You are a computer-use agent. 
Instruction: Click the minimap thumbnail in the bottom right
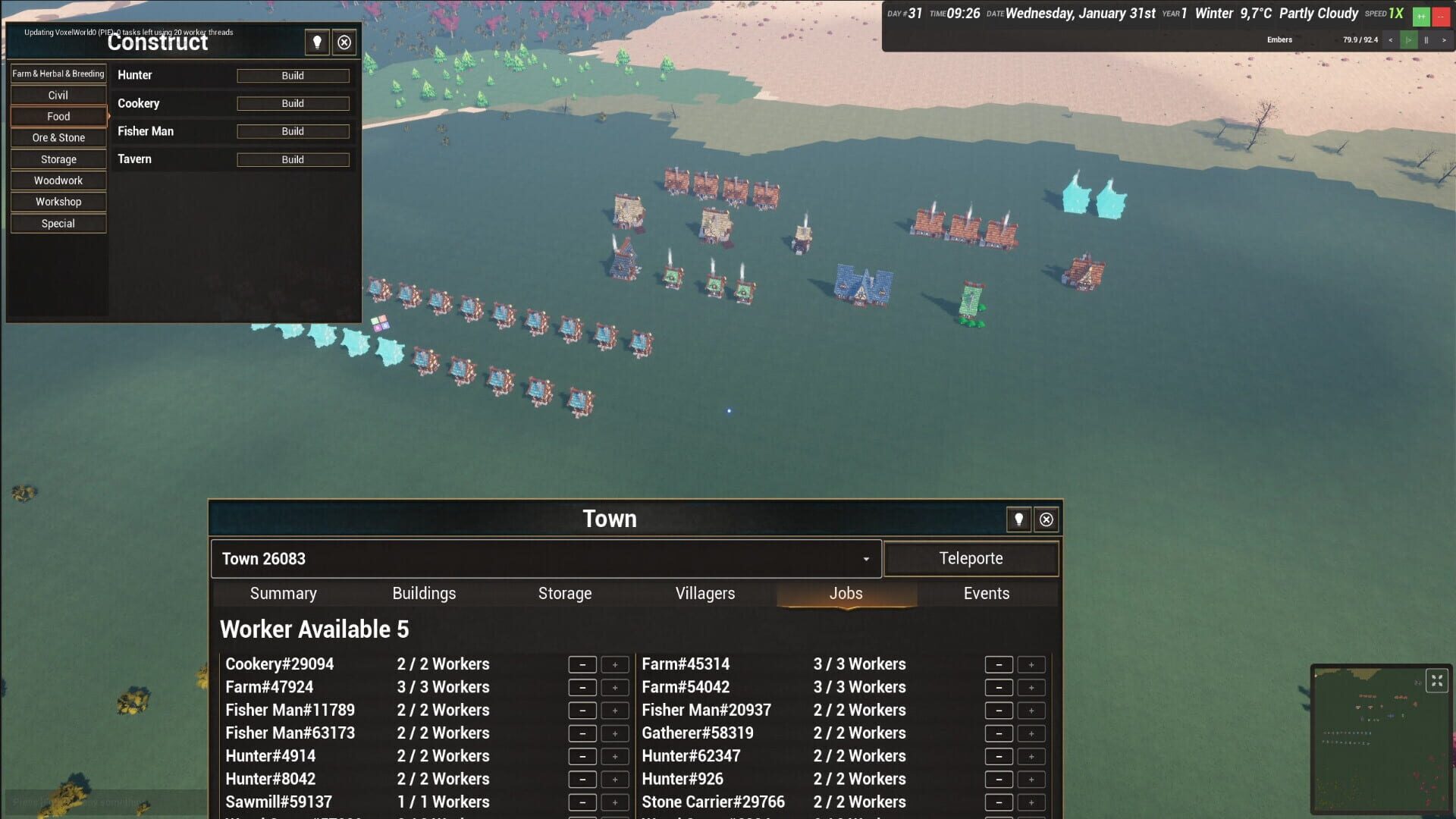coord(1380,739)
